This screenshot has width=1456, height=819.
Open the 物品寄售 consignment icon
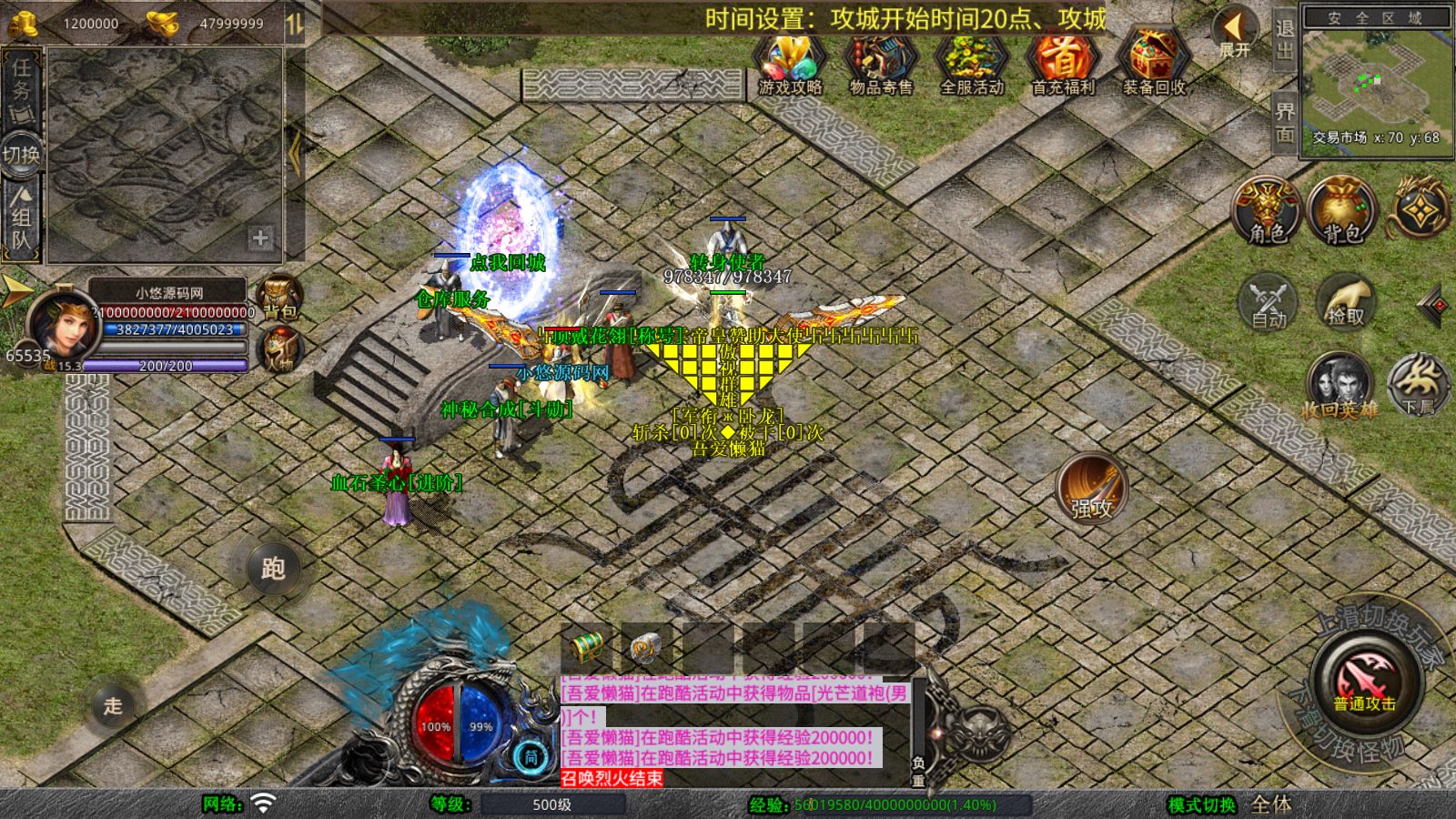click(880, 62)
